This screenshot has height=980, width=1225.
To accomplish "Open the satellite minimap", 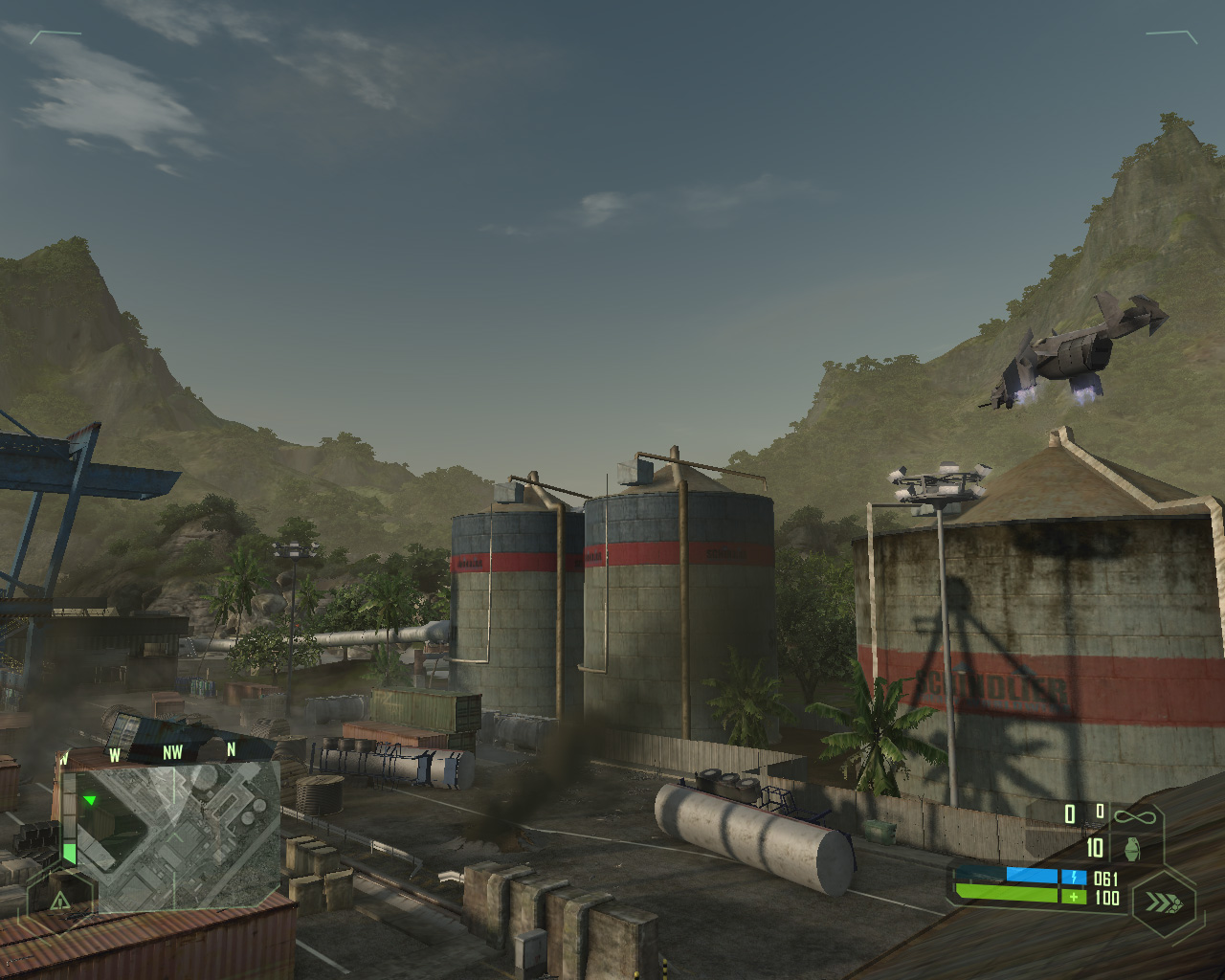I will [x=177, y=835].
